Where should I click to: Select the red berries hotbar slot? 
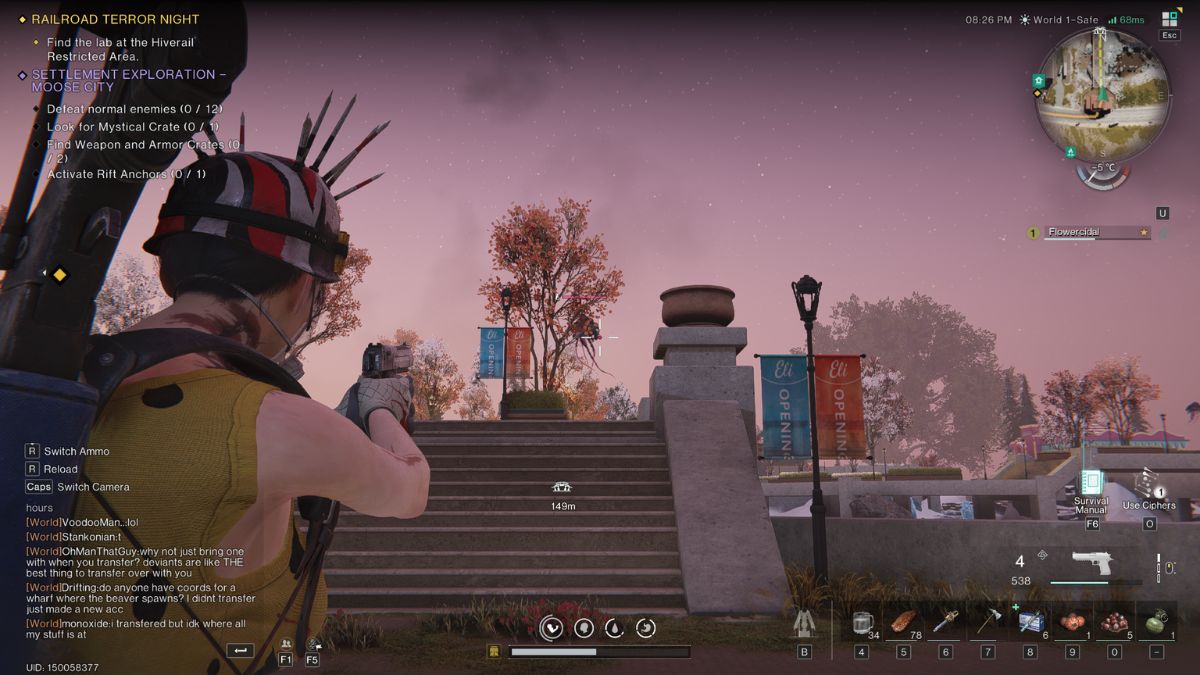pyautogui.click(x=1113, y=624)
